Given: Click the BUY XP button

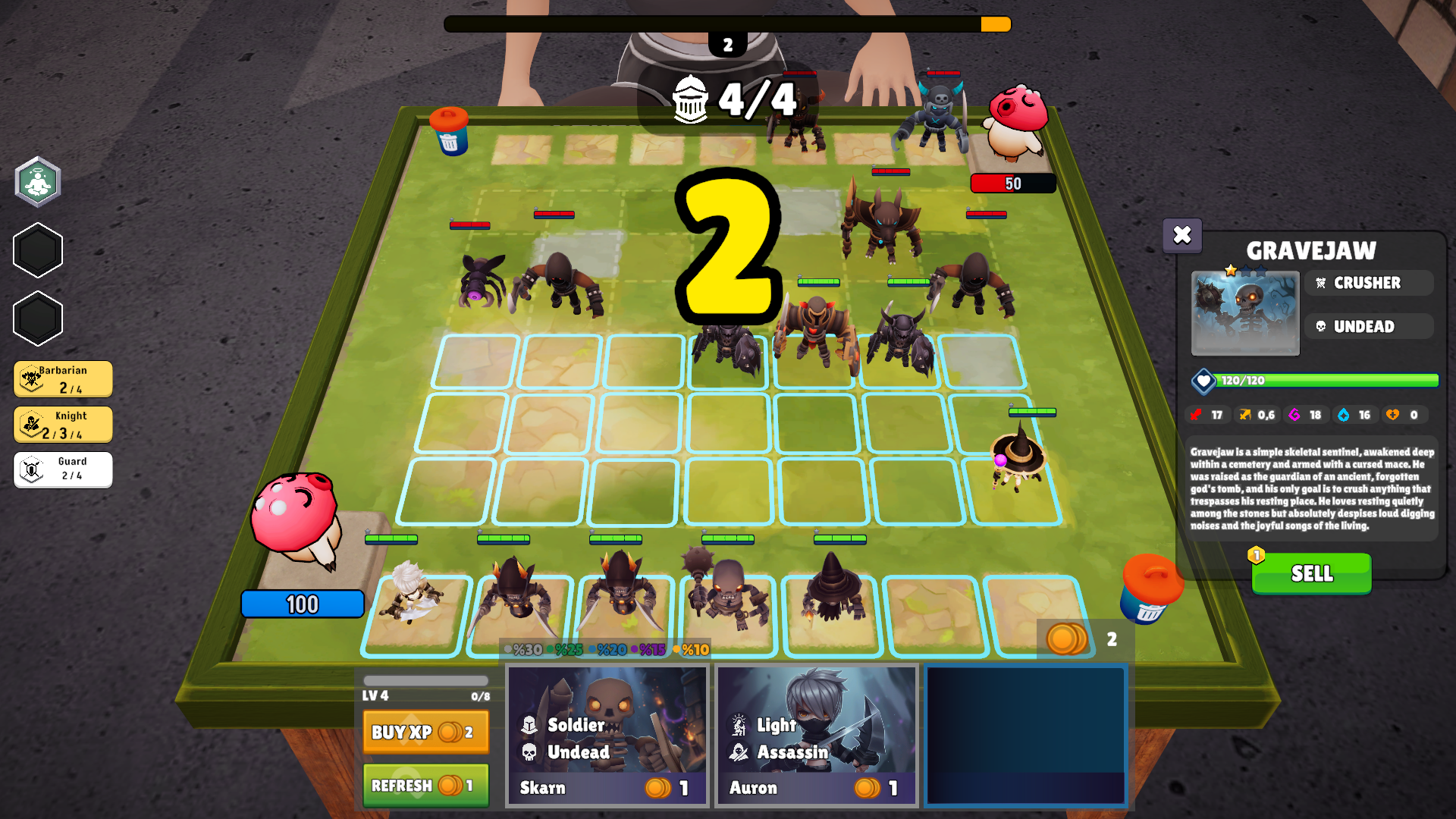Looking at the screenshot, I should click(x=425, y=733).
